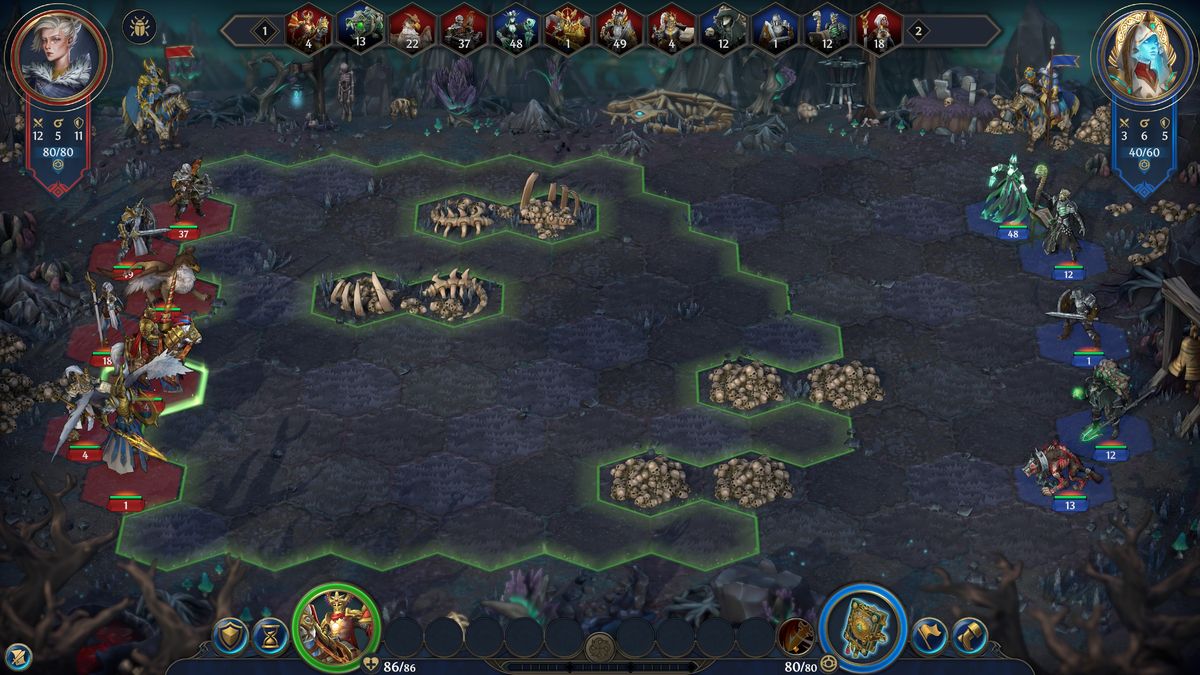The width and height of the screenshot is (1200, 675).
Task: Click the beetle bug-report icon
Action: pos(139,26)
